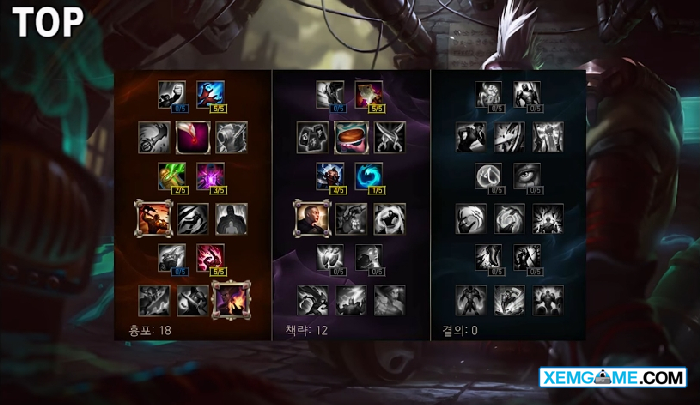Screen dimensions: 700x405
Task: Click the Vampirism mastery showing 2/5
Action: (x=171, y=176)
